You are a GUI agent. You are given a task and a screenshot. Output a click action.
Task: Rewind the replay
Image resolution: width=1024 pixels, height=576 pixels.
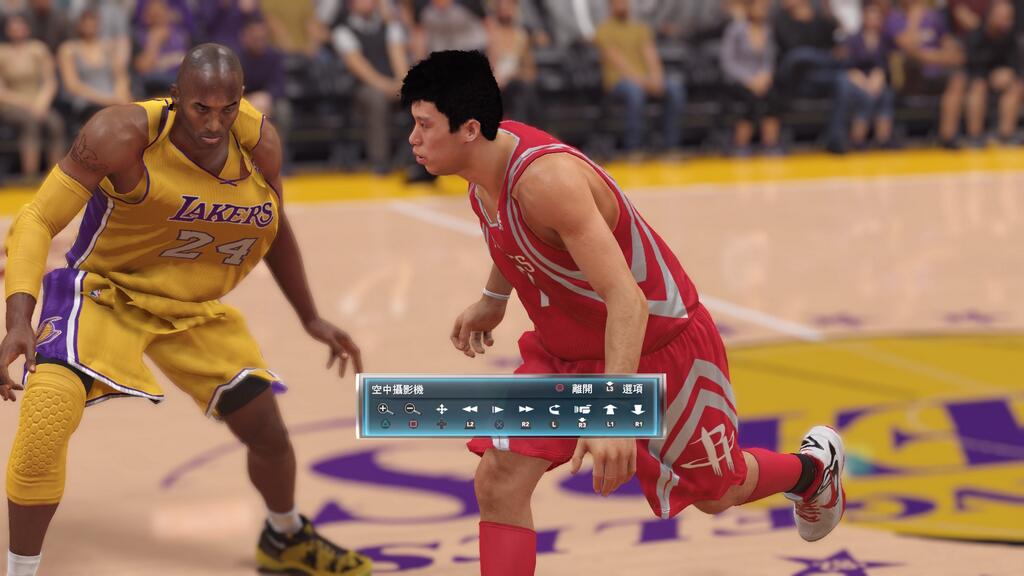pos(469,409)
